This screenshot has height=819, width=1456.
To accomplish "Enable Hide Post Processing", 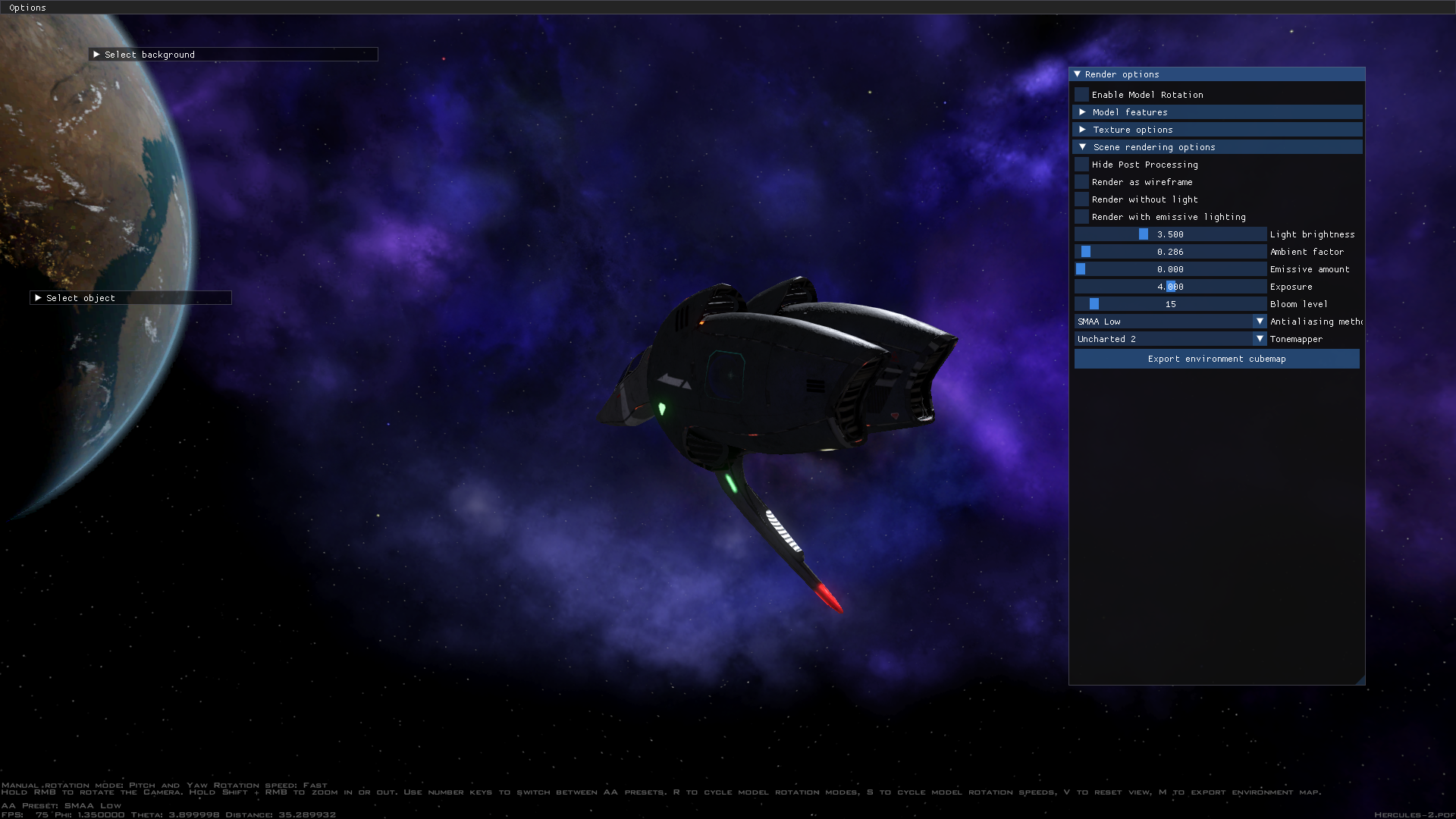I will tap(1081, 164).
